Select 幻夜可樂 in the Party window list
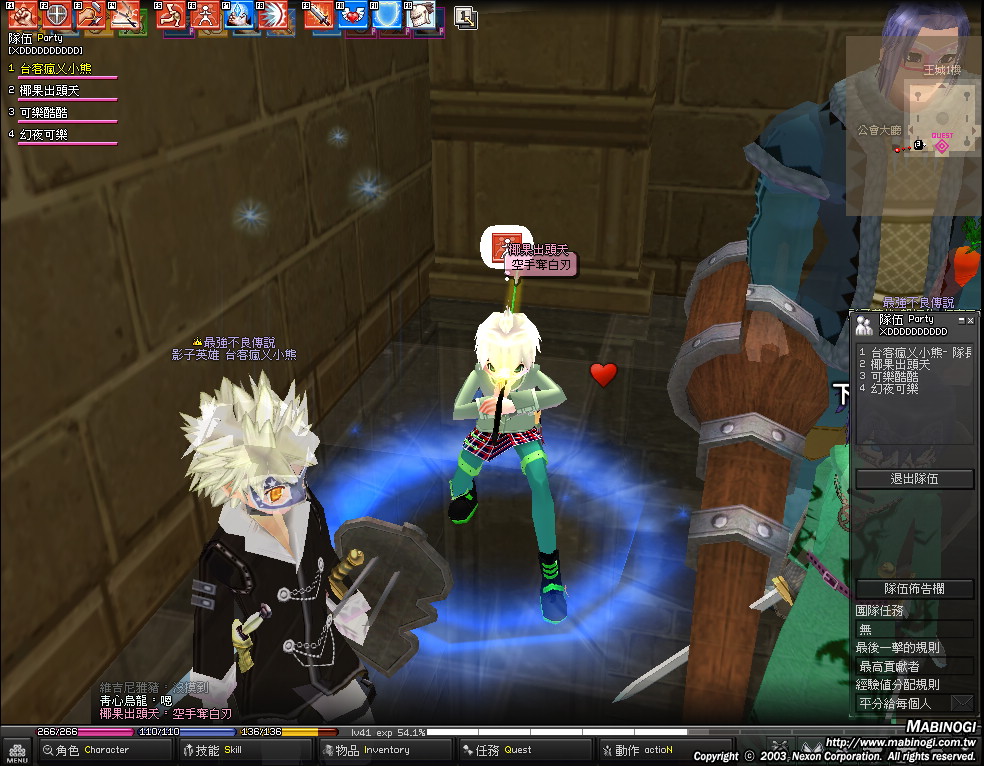 [895, 388]
